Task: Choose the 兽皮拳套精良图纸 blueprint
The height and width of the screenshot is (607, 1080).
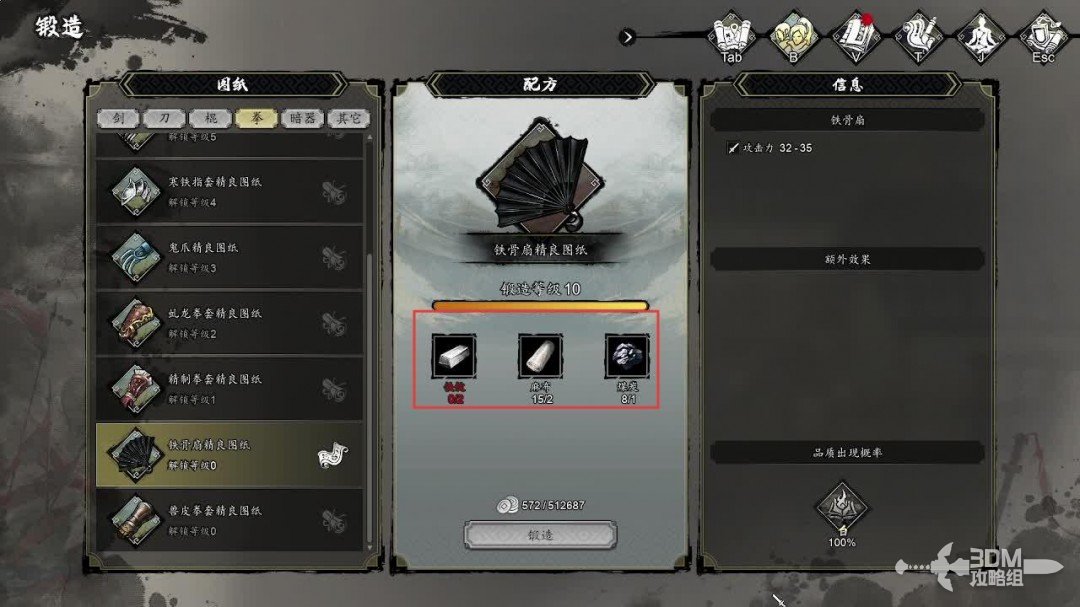Action: pos(229,519)
